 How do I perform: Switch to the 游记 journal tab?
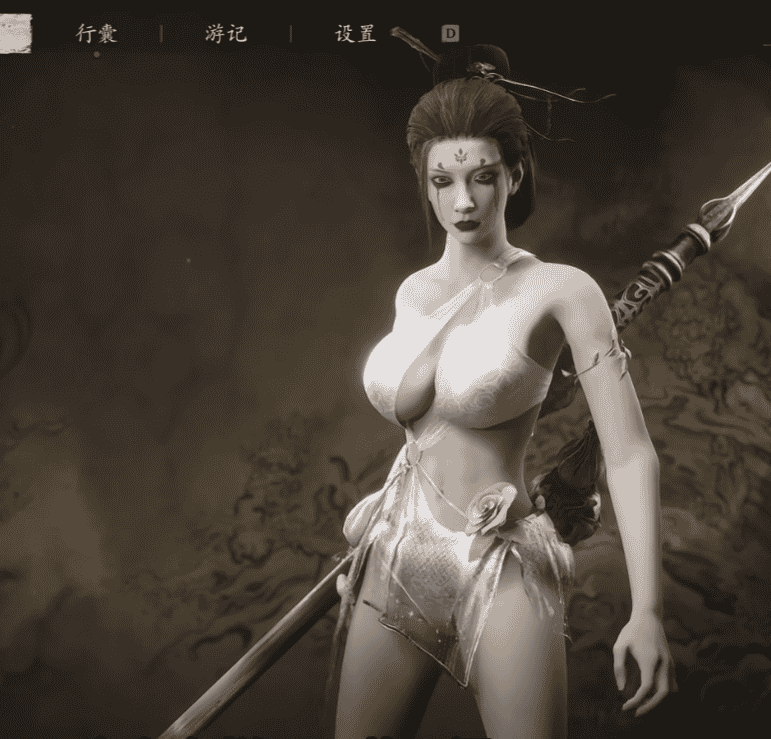pos(226,34)
